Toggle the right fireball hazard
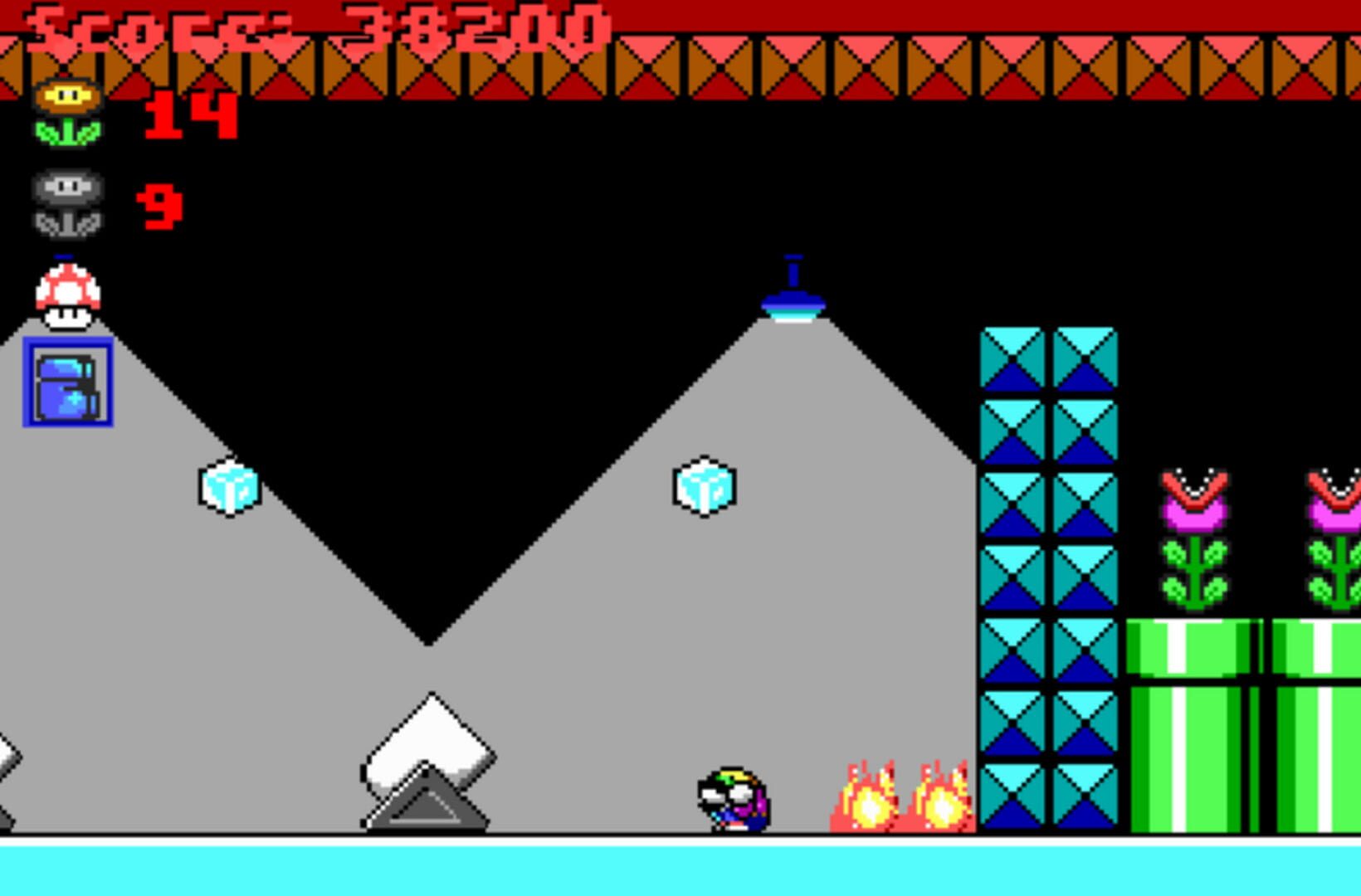Screen dimensions: 1361x896 (946, 801)
